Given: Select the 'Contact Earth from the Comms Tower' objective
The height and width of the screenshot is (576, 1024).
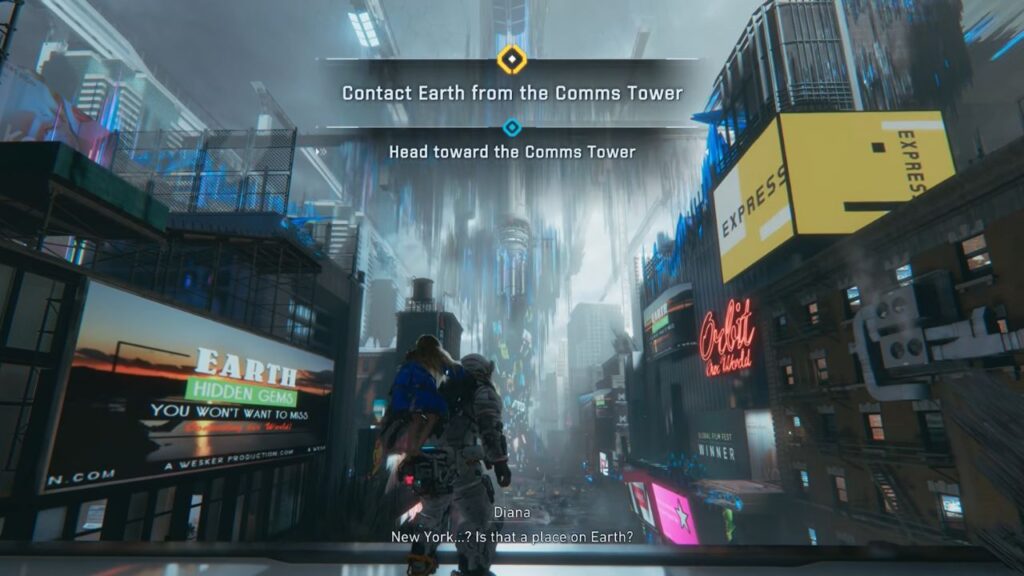Looking at the screenshot, I should click(x=512, y=93).
